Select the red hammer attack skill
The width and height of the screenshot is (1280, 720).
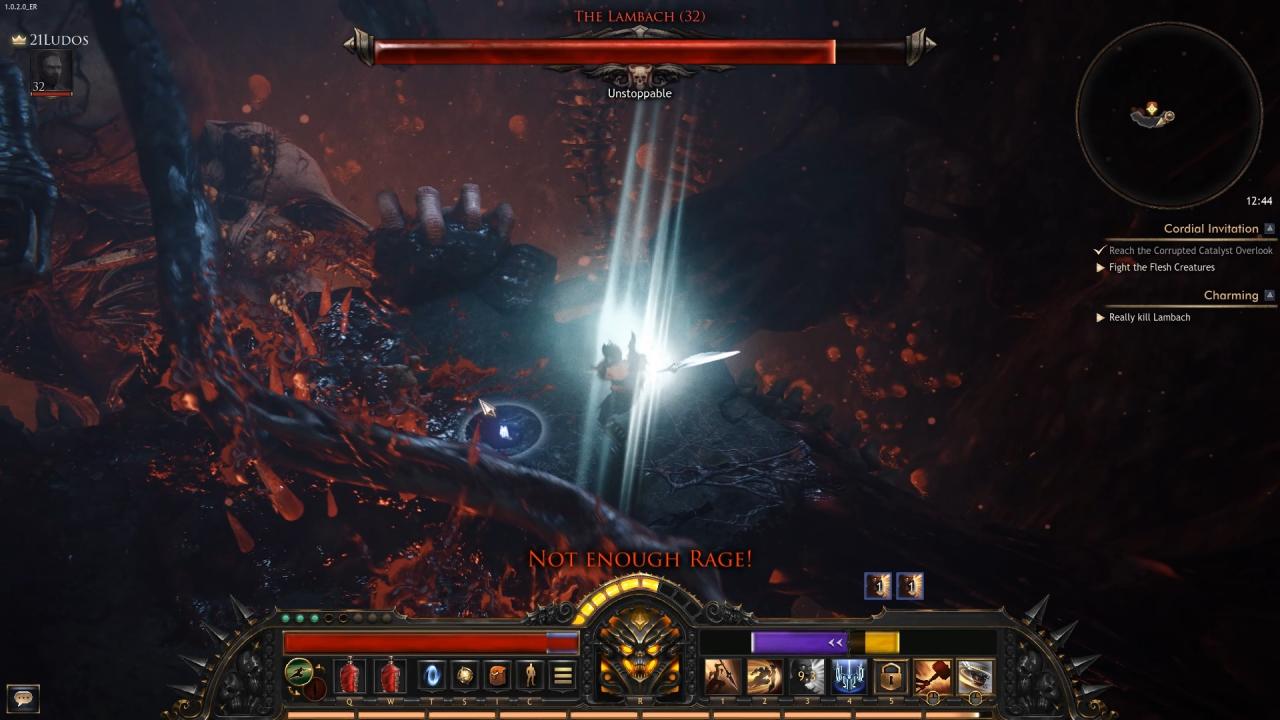(933, 676)
